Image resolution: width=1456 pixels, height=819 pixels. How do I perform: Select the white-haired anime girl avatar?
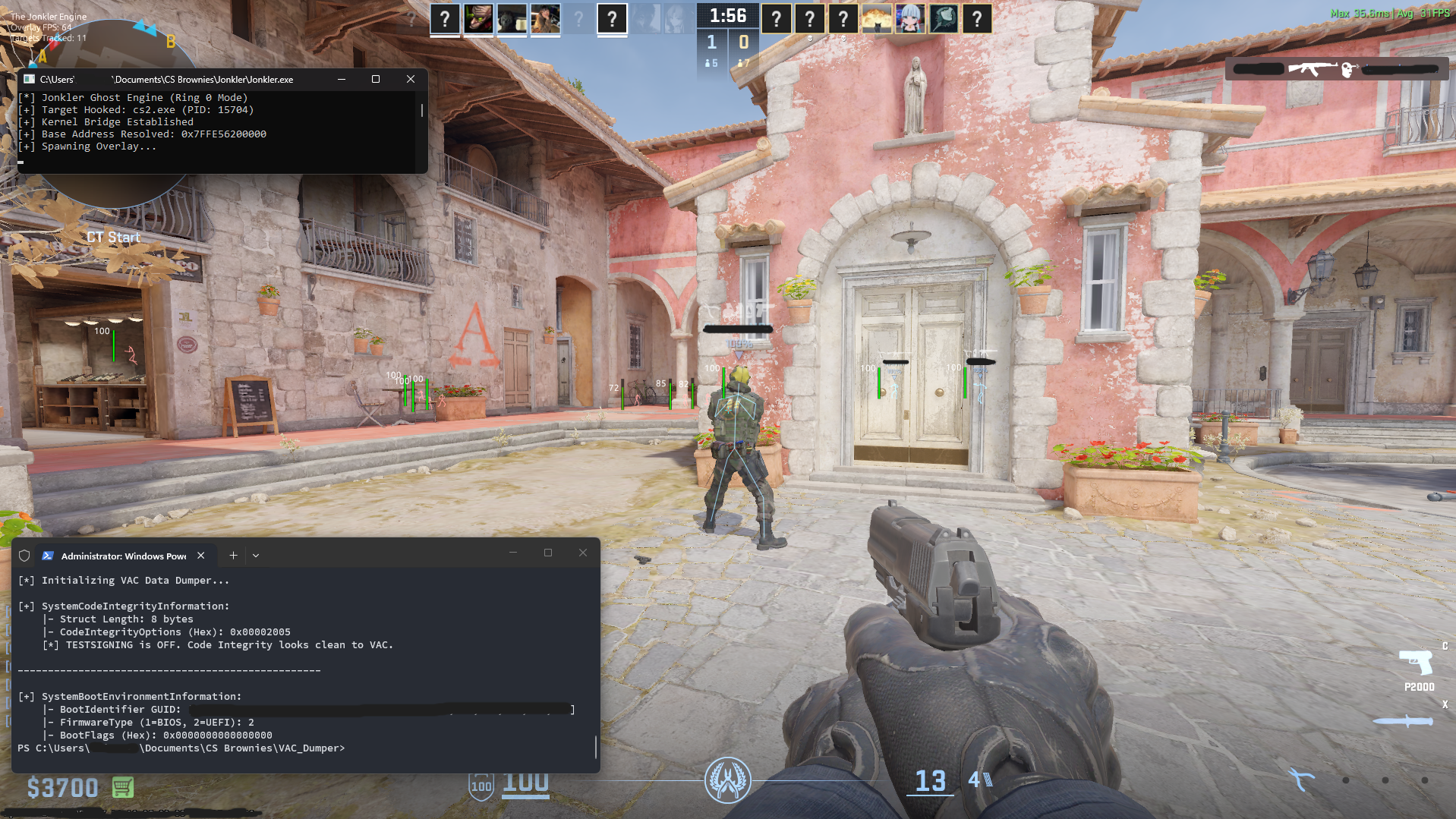(x=910, y=18)
